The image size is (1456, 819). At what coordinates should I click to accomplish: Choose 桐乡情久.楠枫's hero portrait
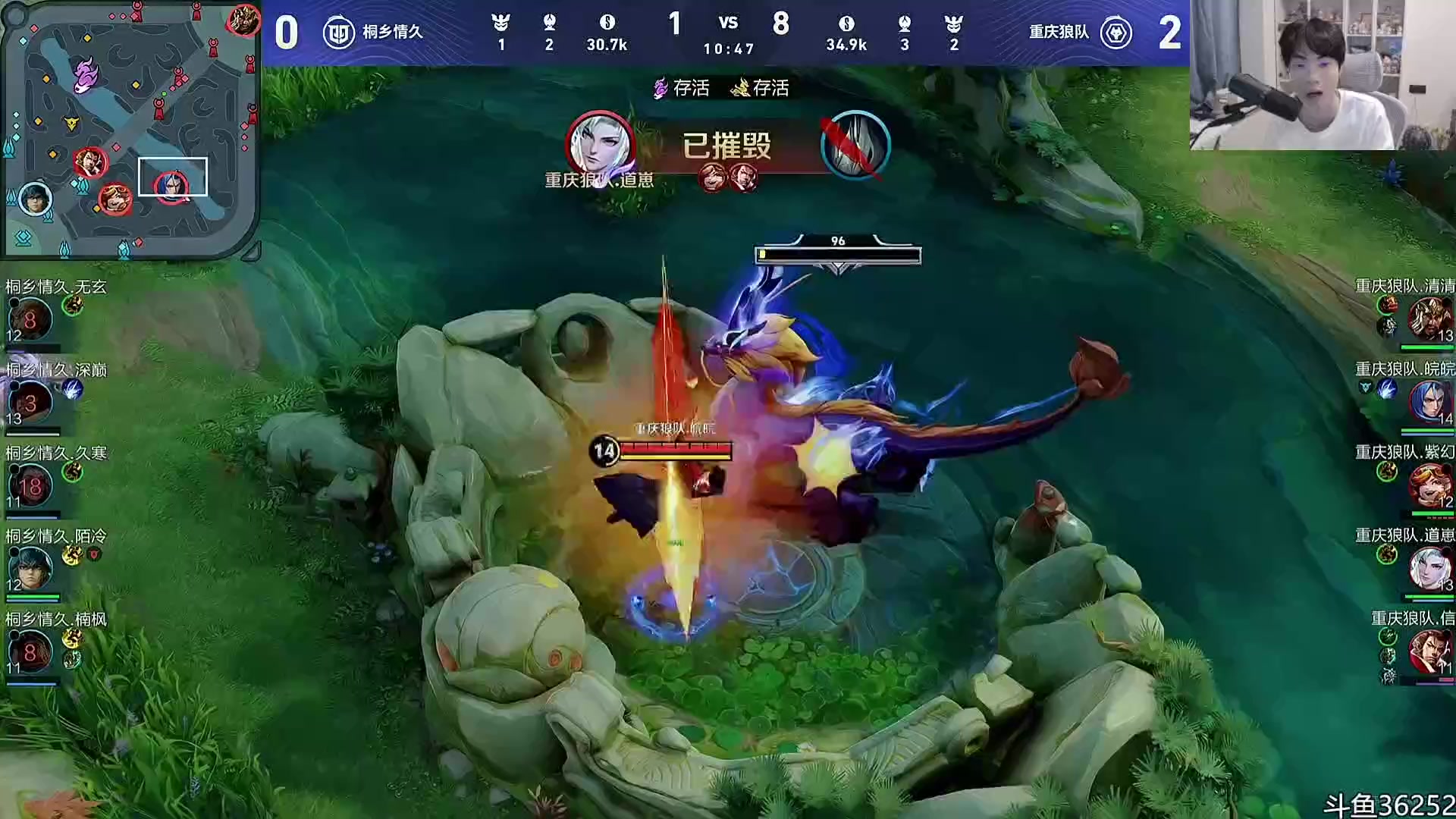30,651
